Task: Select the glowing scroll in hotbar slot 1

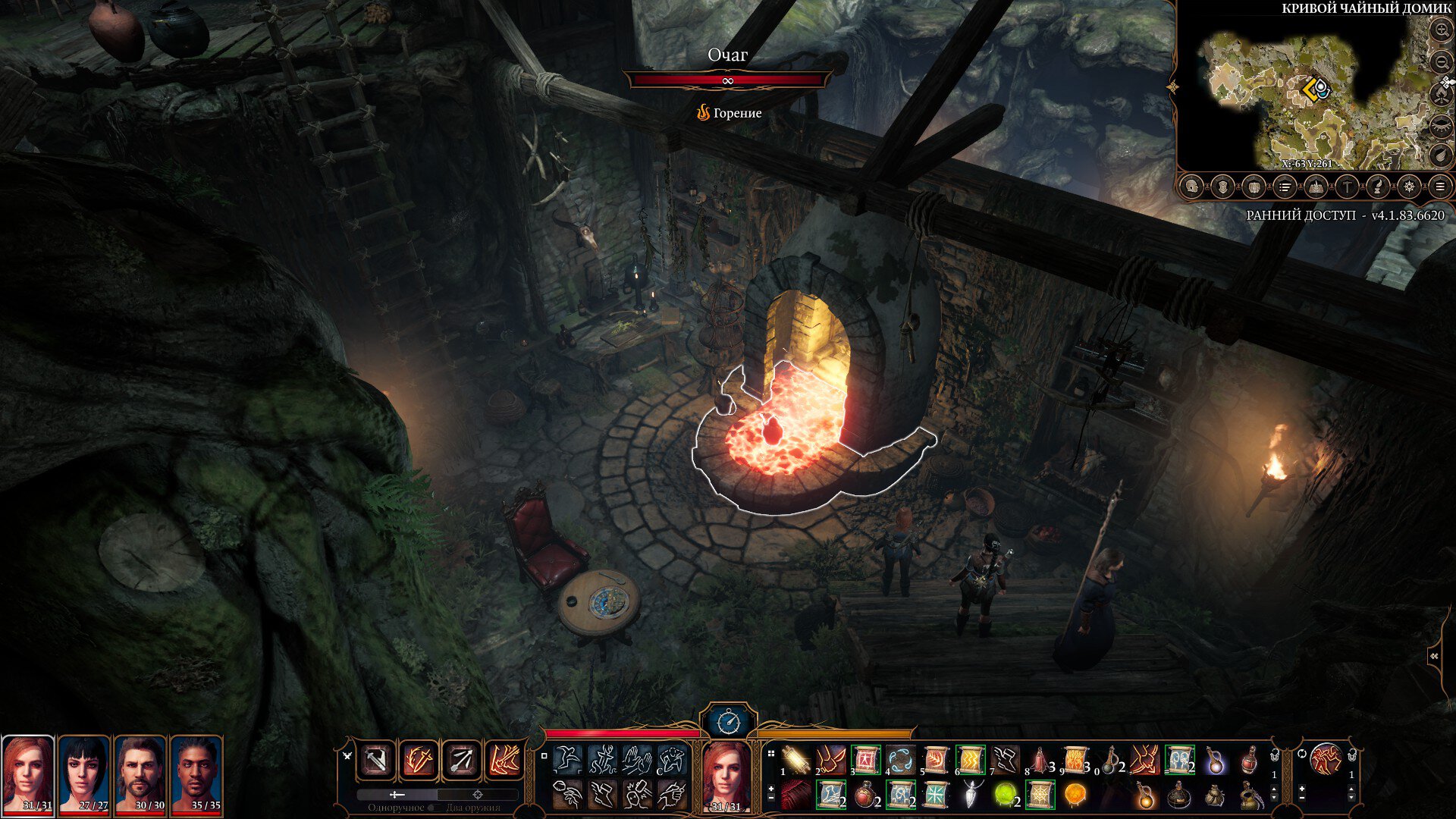Action: 796,759
